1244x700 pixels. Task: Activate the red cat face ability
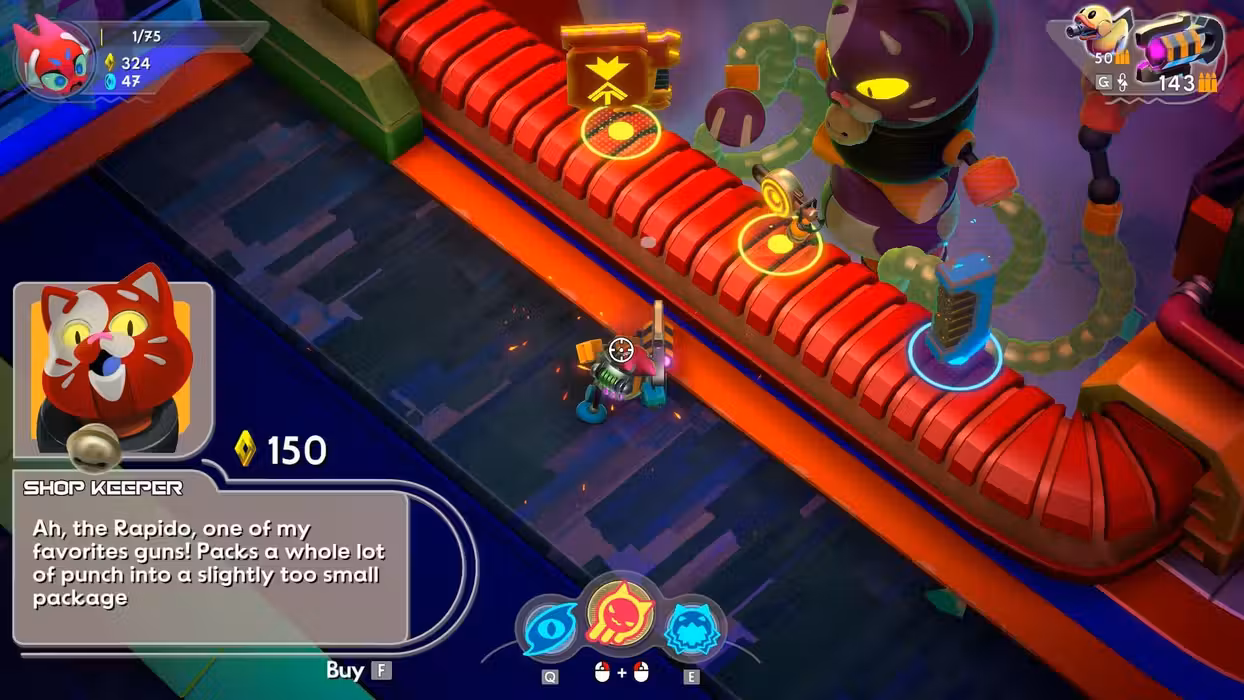click(x=620, y=615)
